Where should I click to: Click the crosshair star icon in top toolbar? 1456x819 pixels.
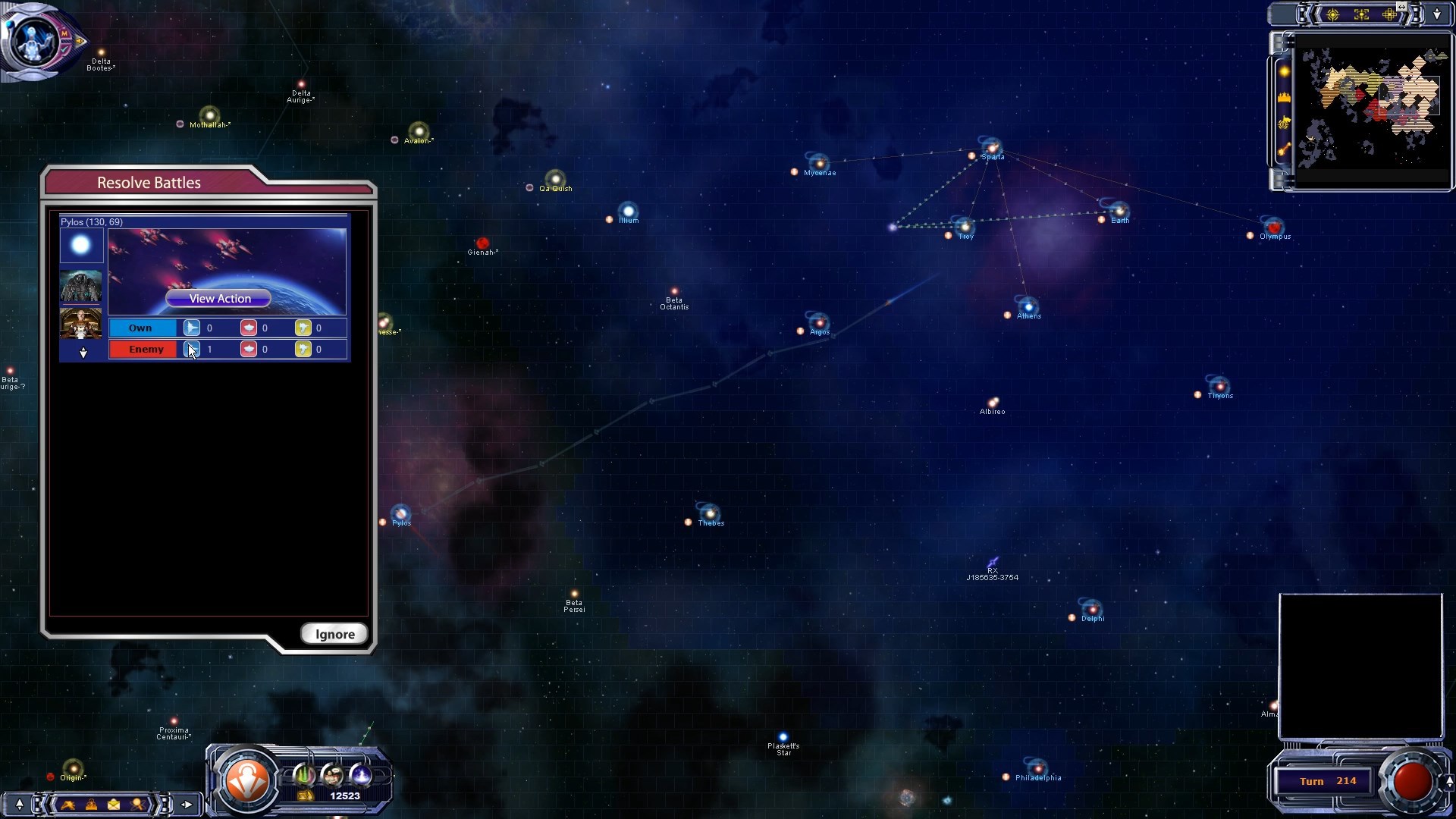1332,14
